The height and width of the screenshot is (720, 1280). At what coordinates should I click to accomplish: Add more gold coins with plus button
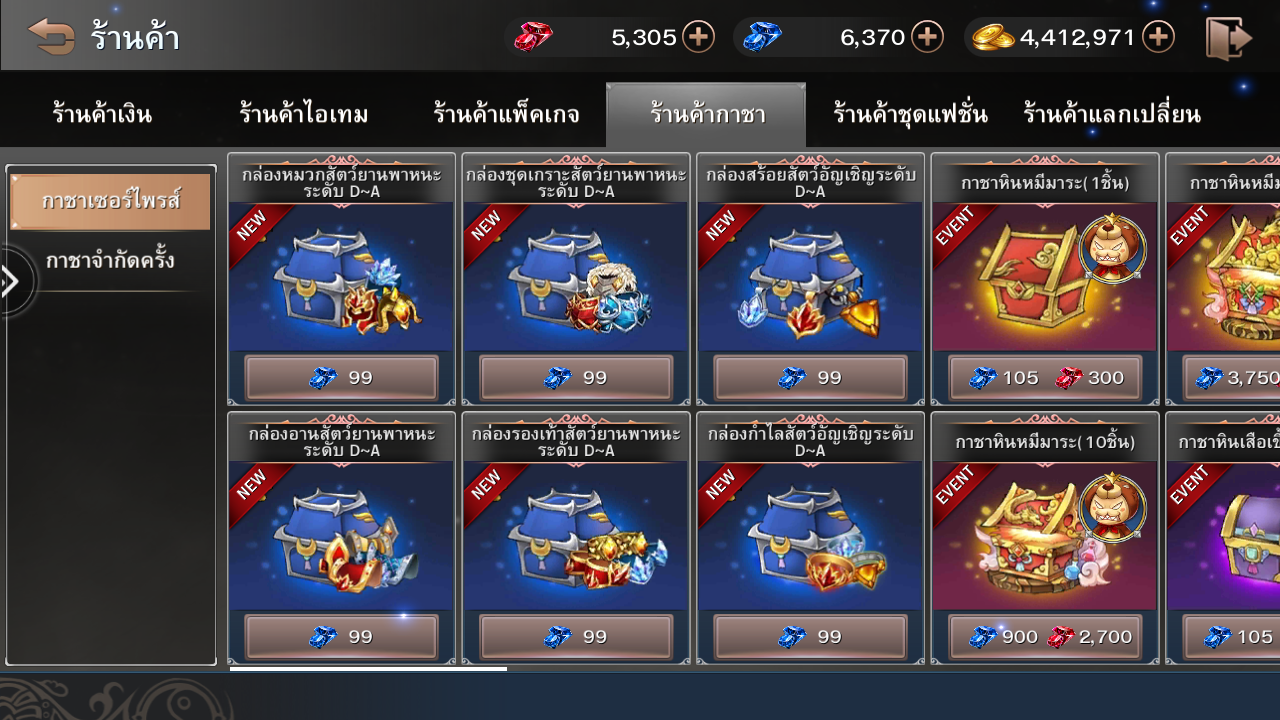1158,37
